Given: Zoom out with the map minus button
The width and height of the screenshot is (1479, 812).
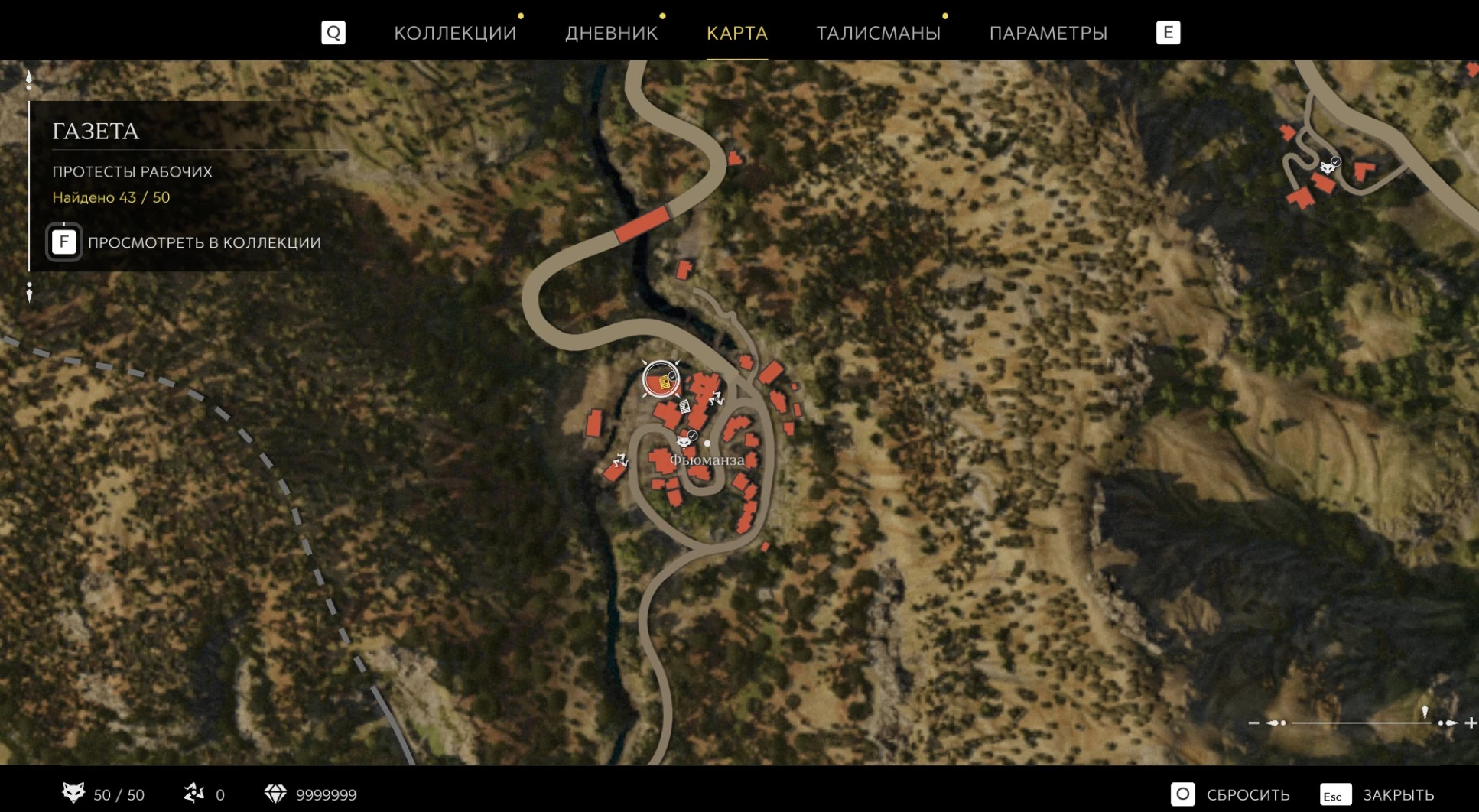Looking at the screenshot, I should coord(1253,723).
